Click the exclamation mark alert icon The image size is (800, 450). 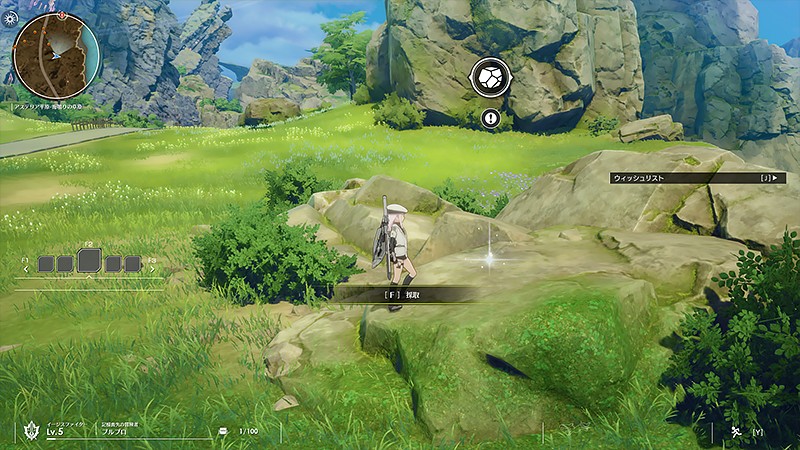click(491, 119)
